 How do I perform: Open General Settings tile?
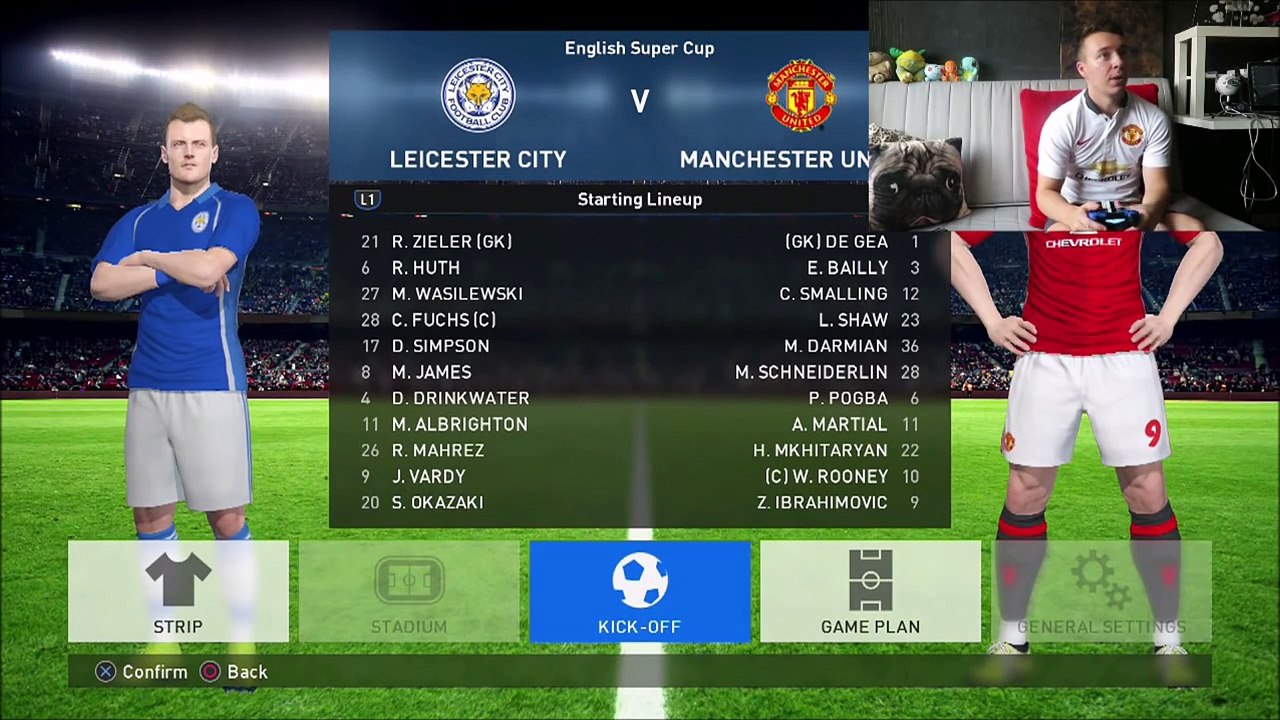click(x=1101, y=592)
